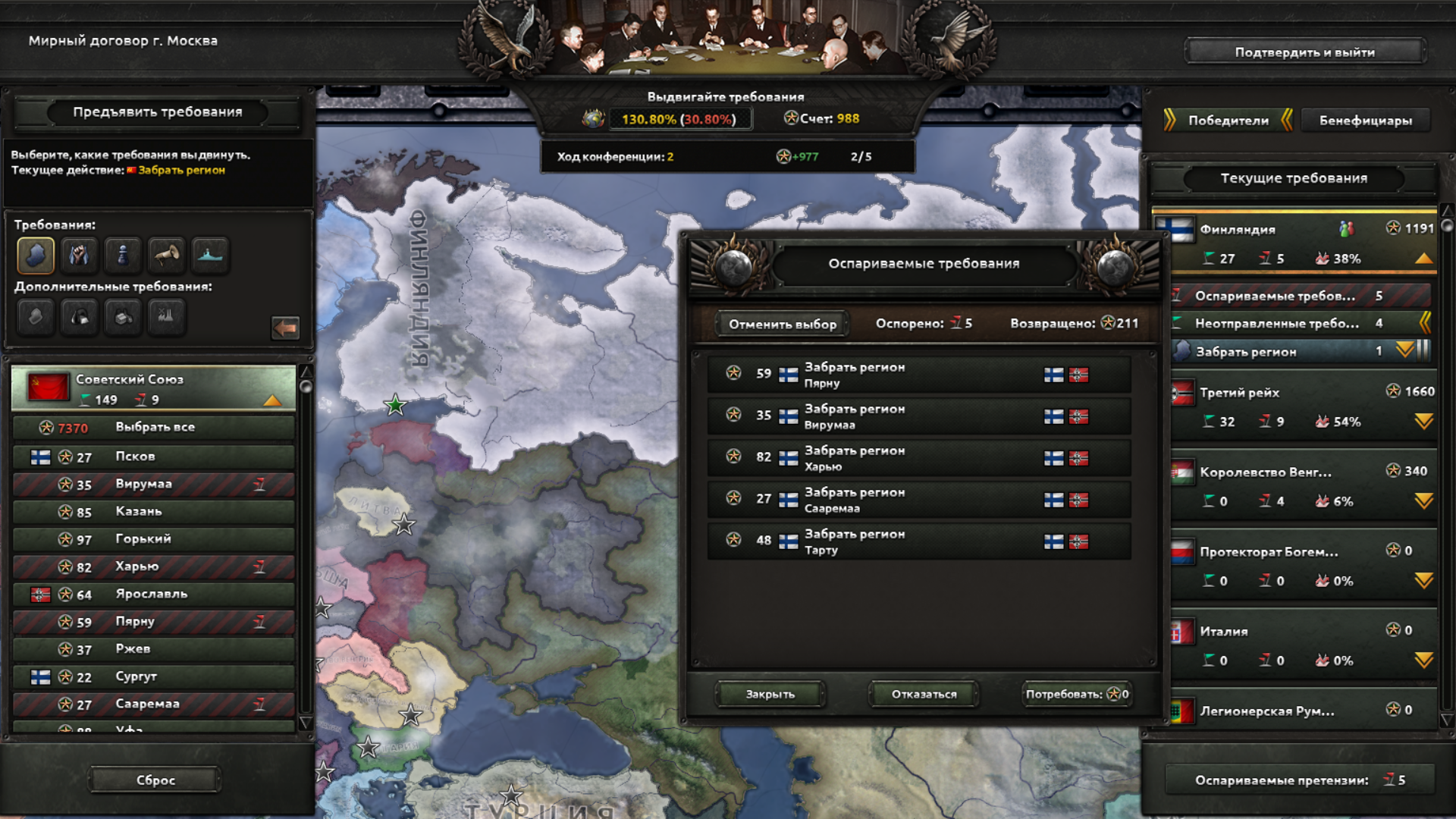The image size is (1456, 819).
Task: Cancel selection with "Отменить выбор"
Action: point(782,324)
